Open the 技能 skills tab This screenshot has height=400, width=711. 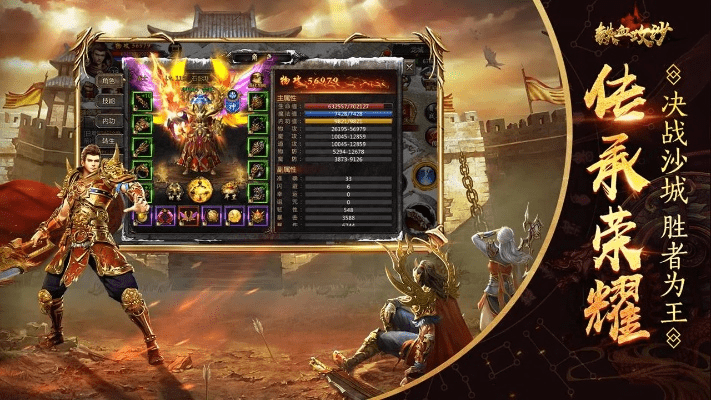pos(108,102)
